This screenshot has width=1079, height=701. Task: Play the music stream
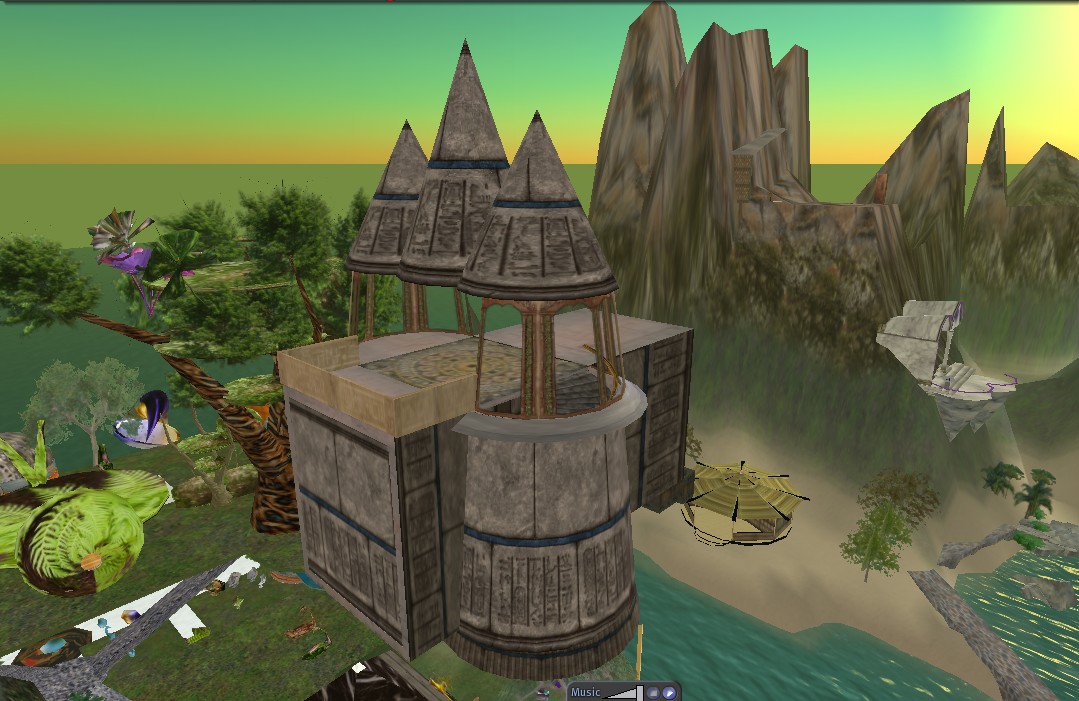click(669, 692)
